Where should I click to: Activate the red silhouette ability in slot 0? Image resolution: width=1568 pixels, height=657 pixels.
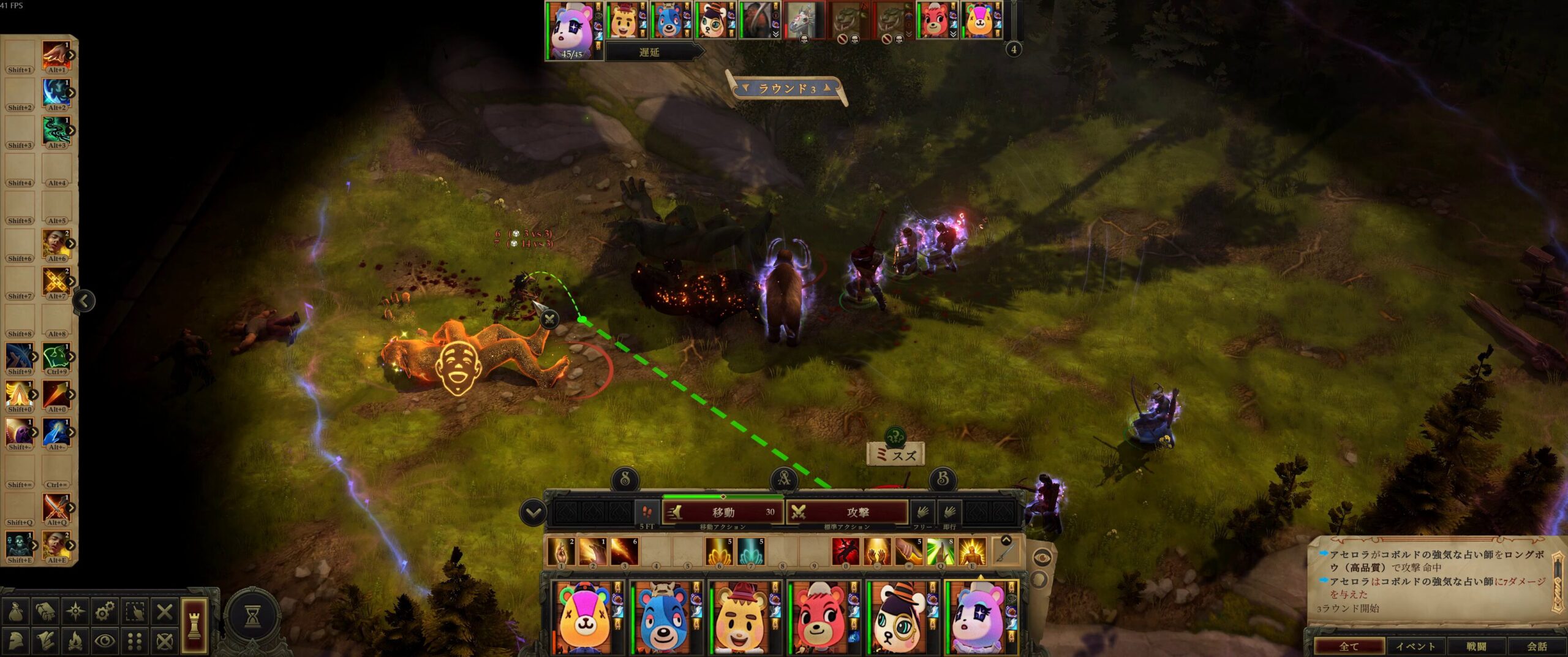pos(846,552)
